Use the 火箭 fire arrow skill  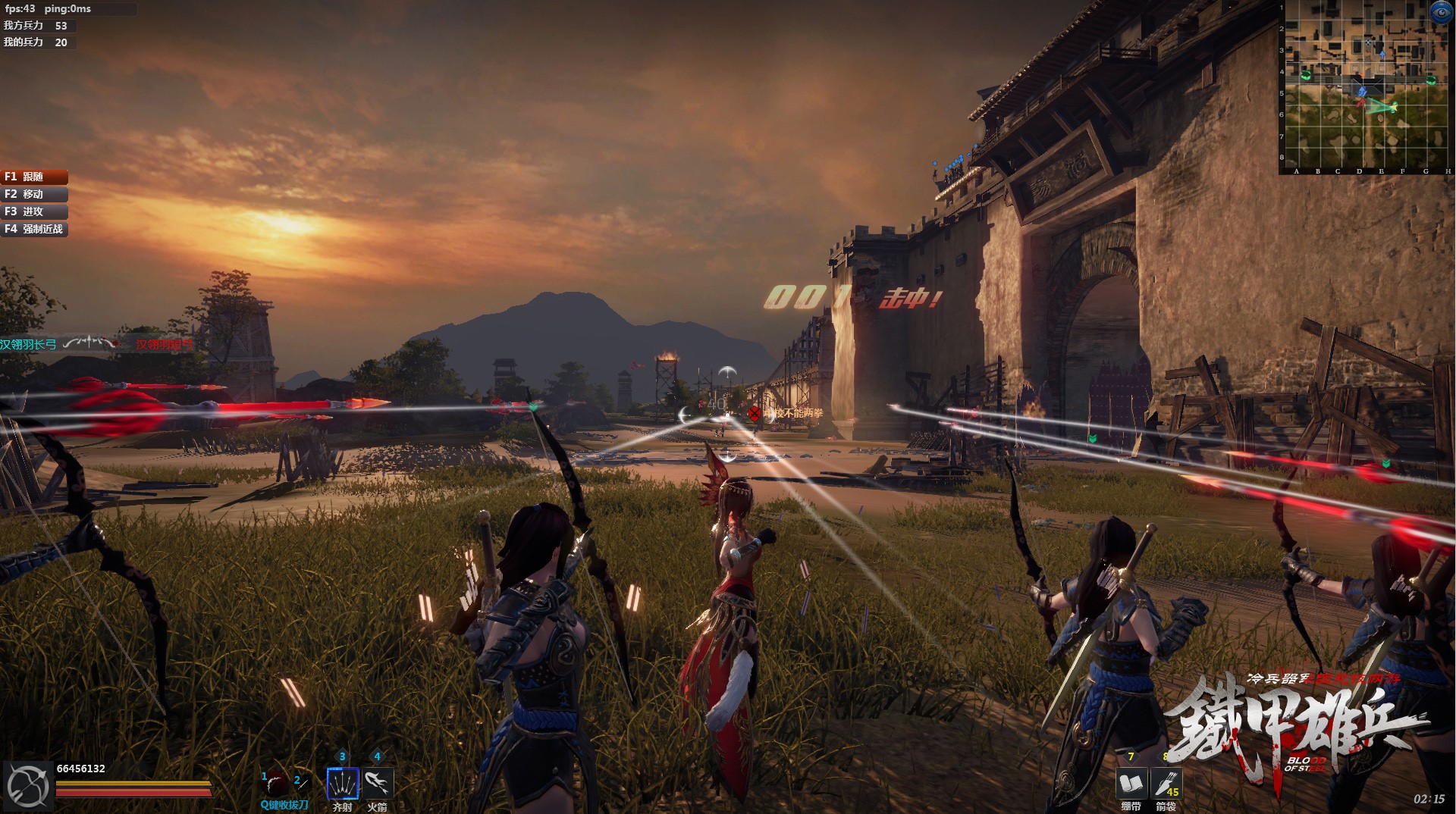[377, 783]
